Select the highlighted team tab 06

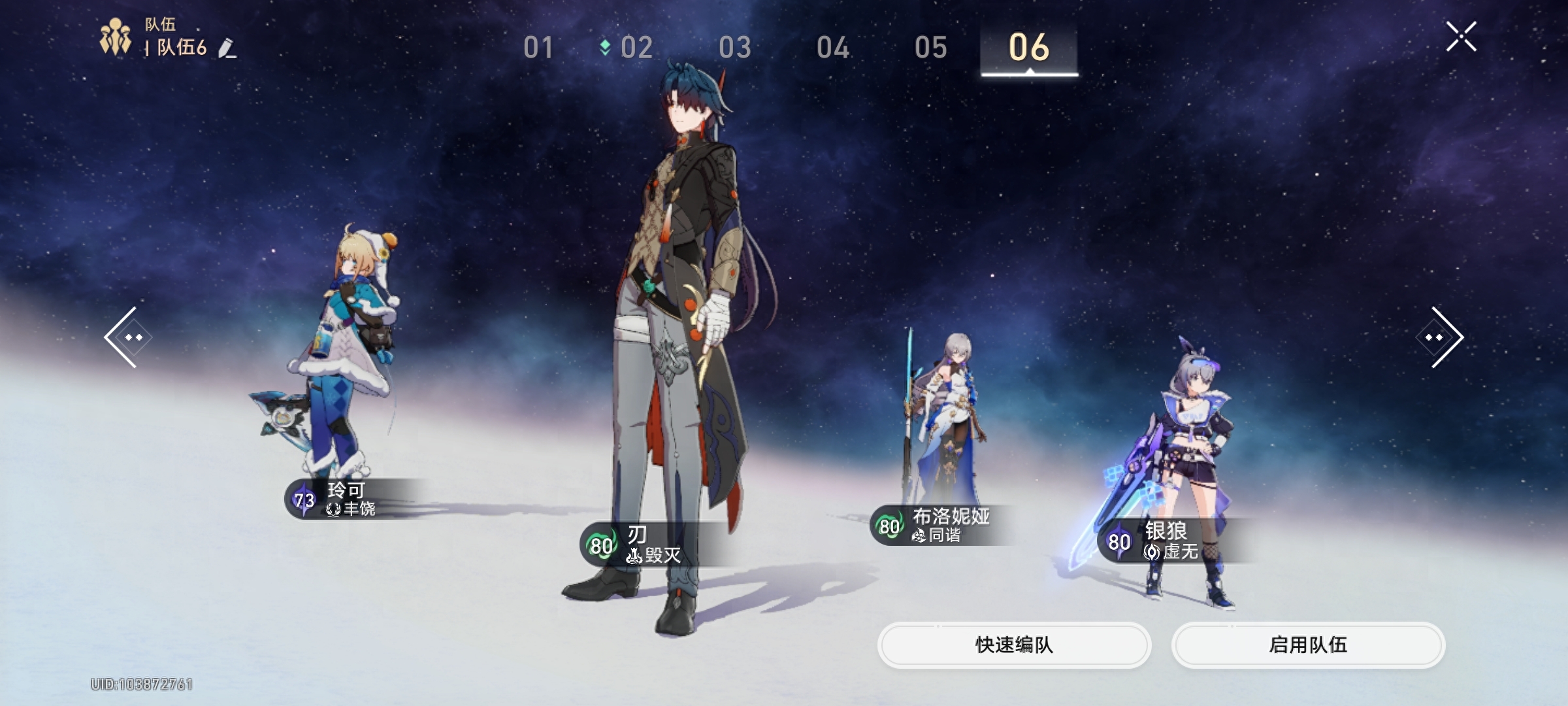click(x=1029, y=48)
